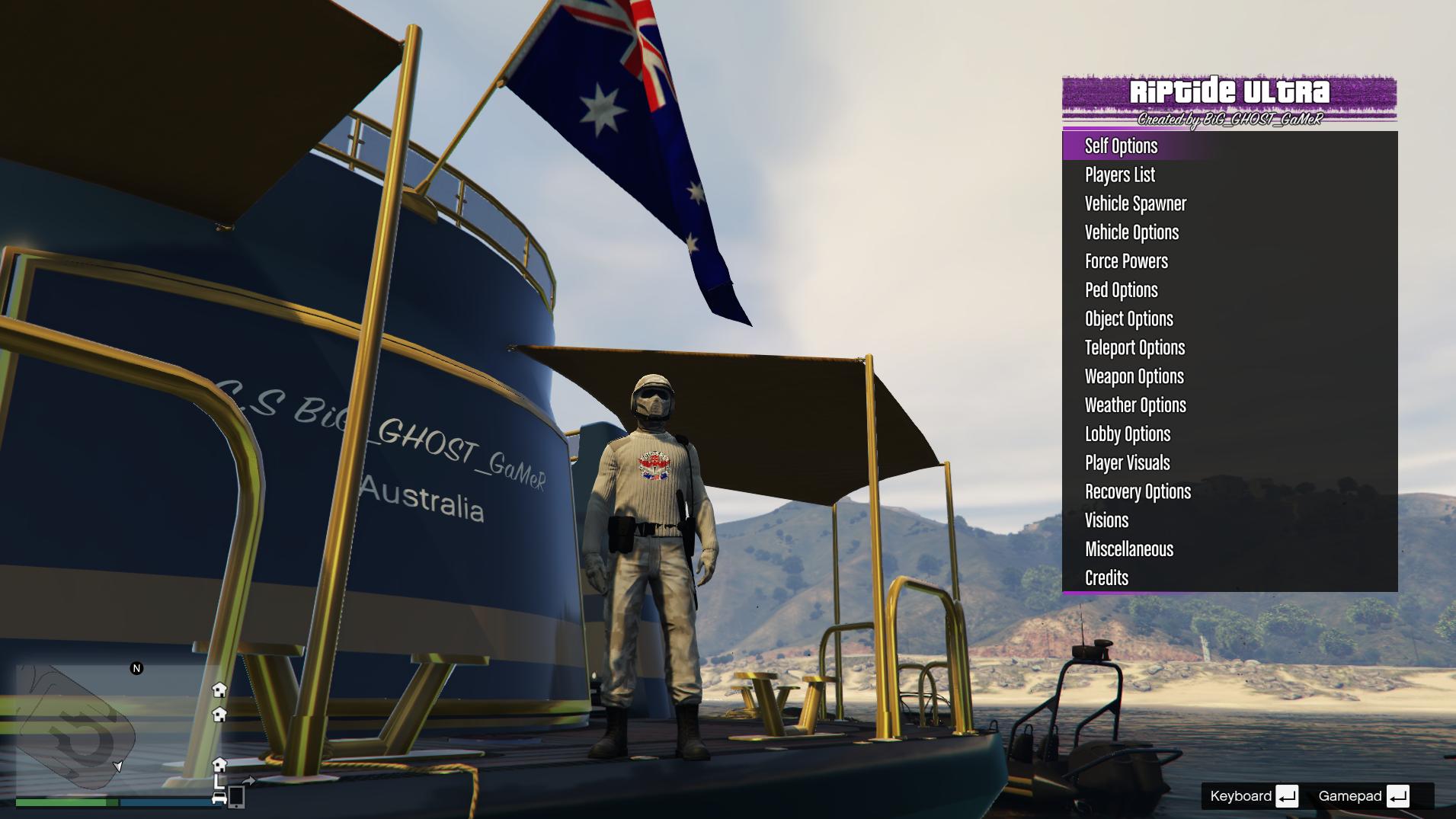
Task: Open Lobby Options
Action: (1127, 434)
